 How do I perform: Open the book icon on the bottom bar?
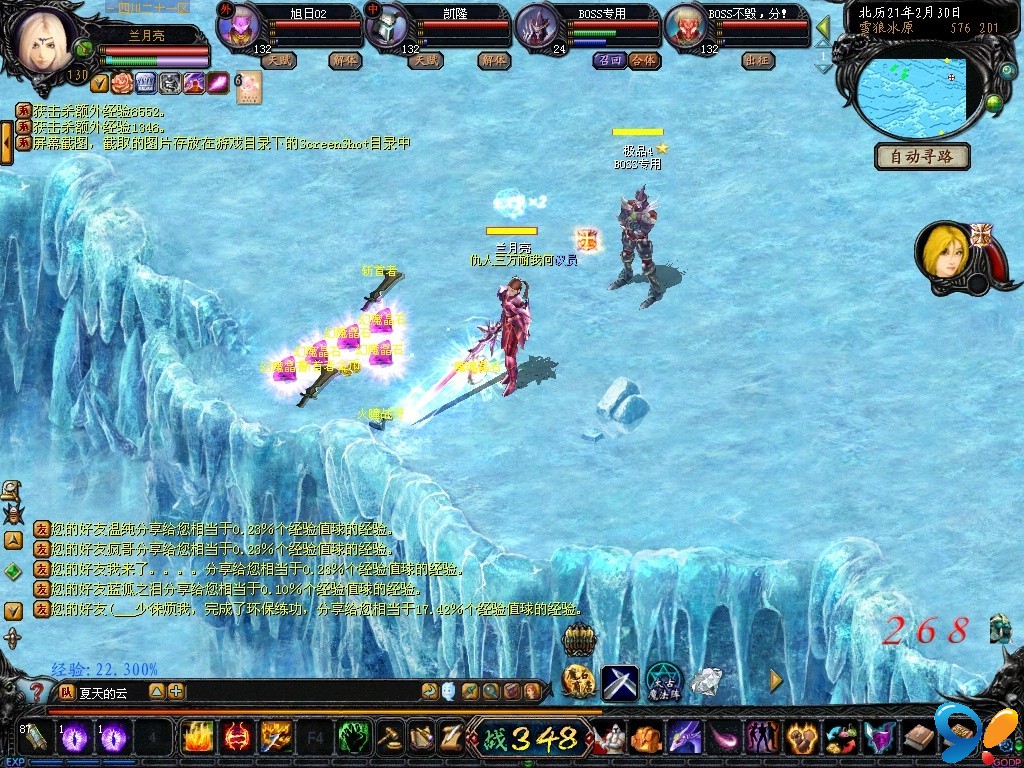(x=918, y=738)
